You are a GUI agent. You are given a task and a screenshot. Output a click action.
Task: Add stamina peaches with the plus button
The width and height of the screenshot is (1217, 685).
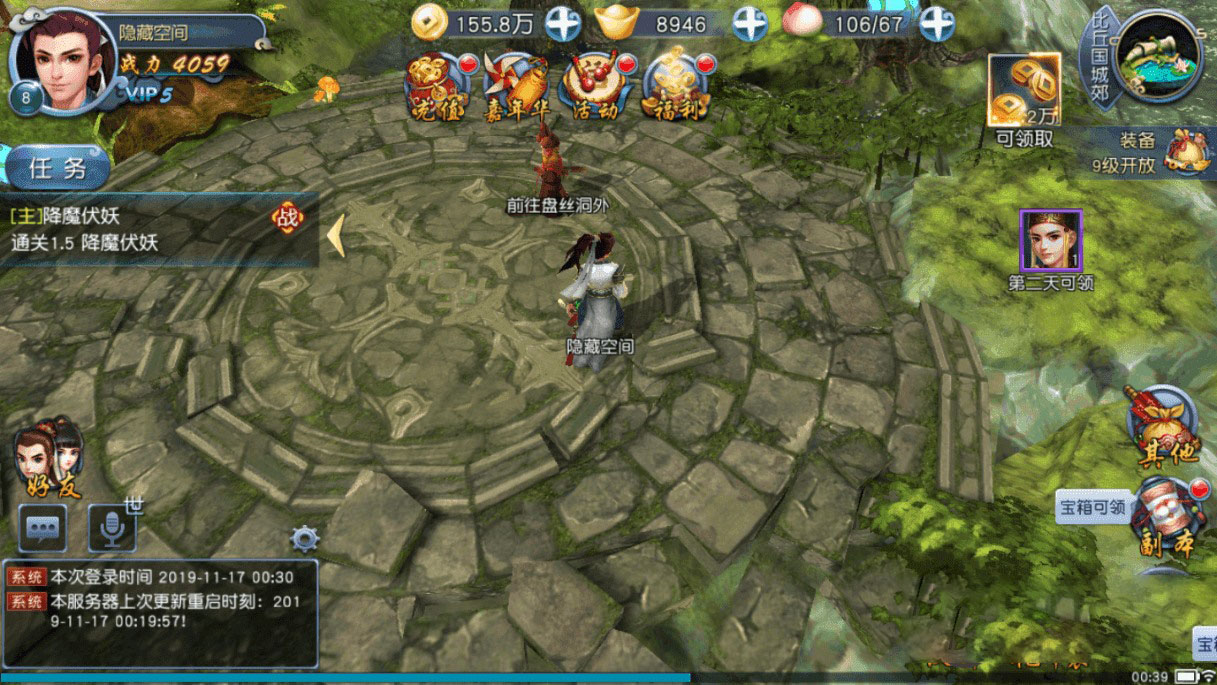click(937, 23)
